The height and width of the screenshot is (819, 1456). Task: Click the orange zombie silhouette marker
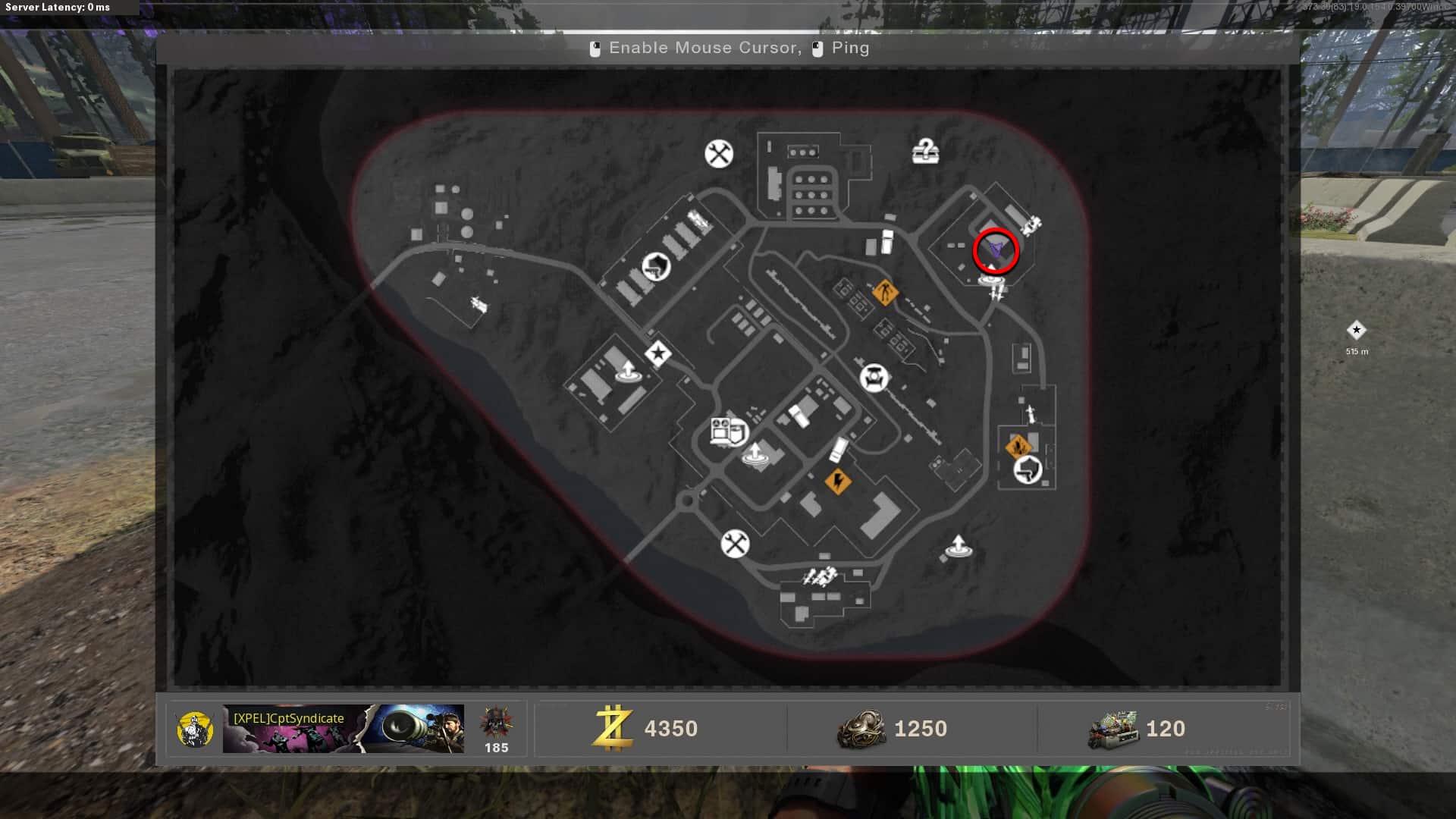point(884,291)
